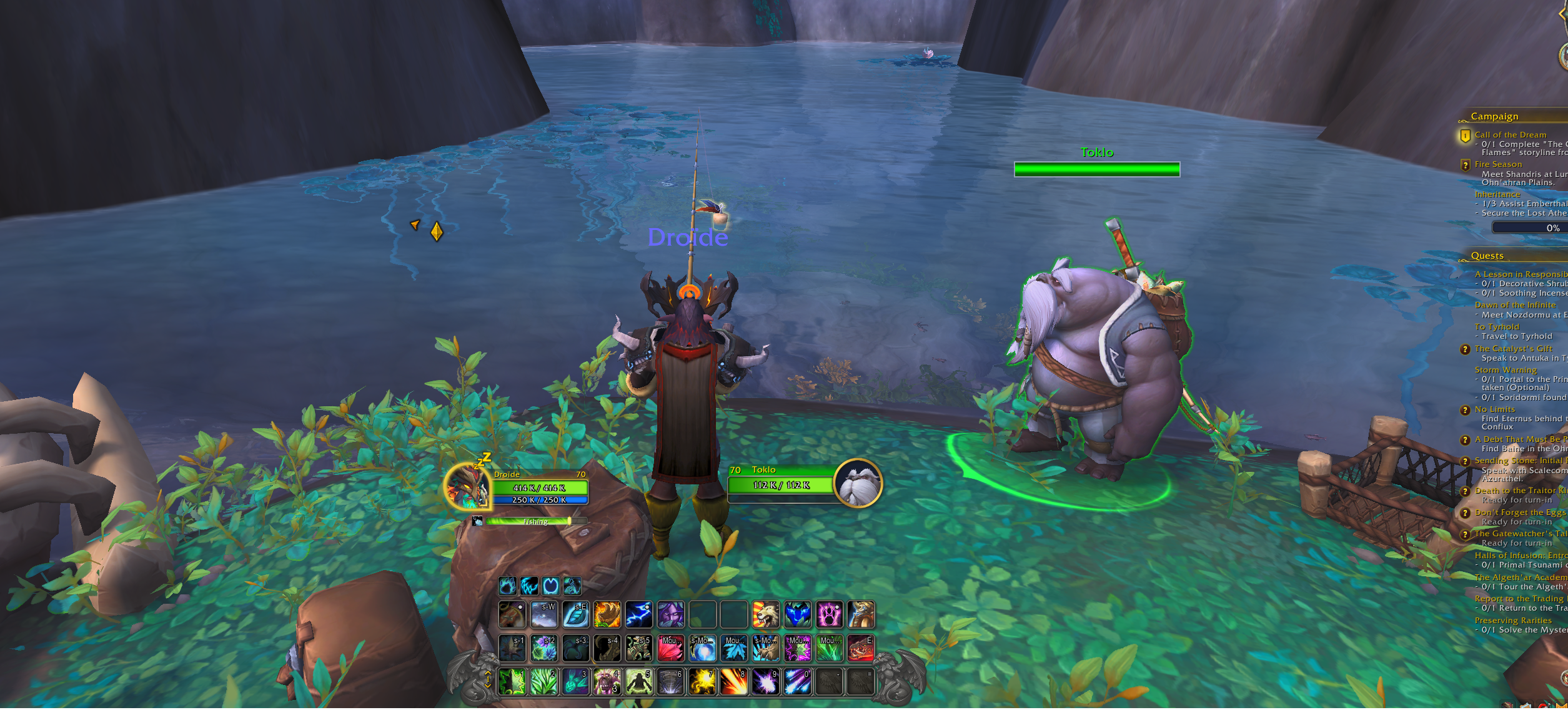The width and height of the screenshot is (1568, 720).
Task: Collapse the Quests tracker header
Action: tap(1487, 256)
